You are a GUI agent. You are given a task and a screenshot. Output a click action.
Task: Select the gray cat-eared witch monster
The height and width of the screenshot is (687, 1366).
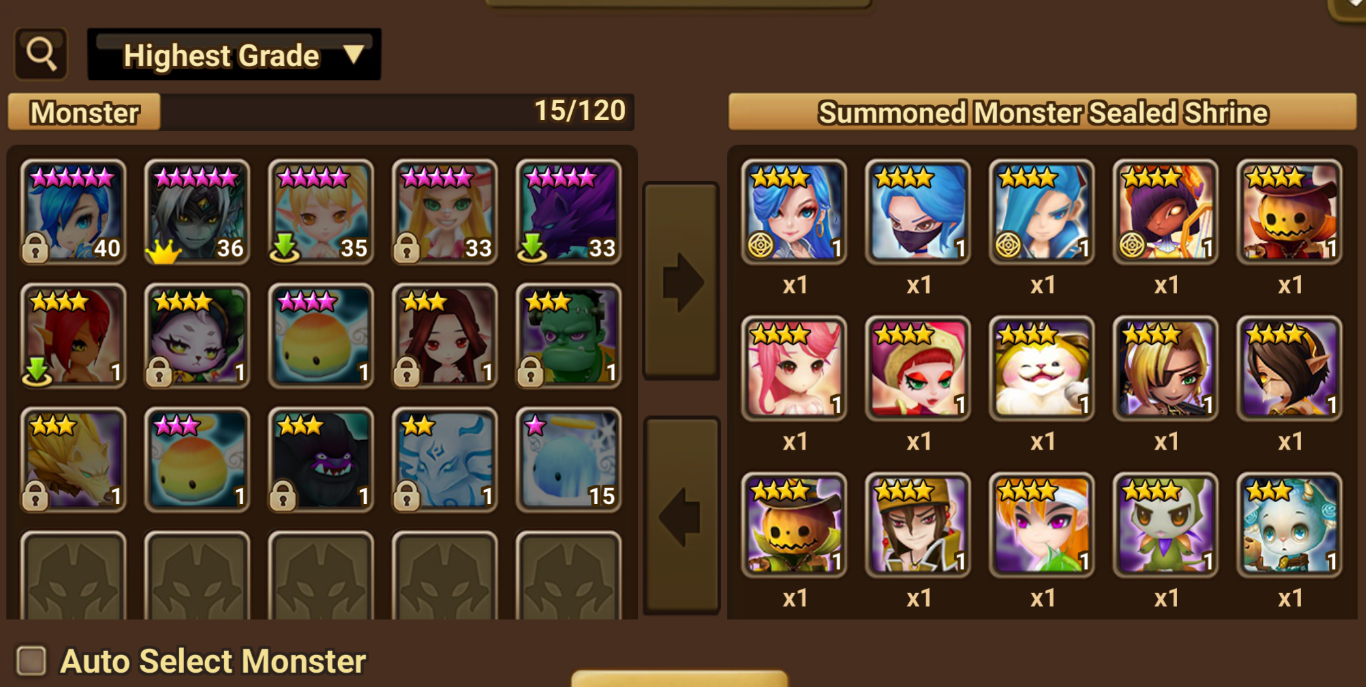(x=198, y=336)
